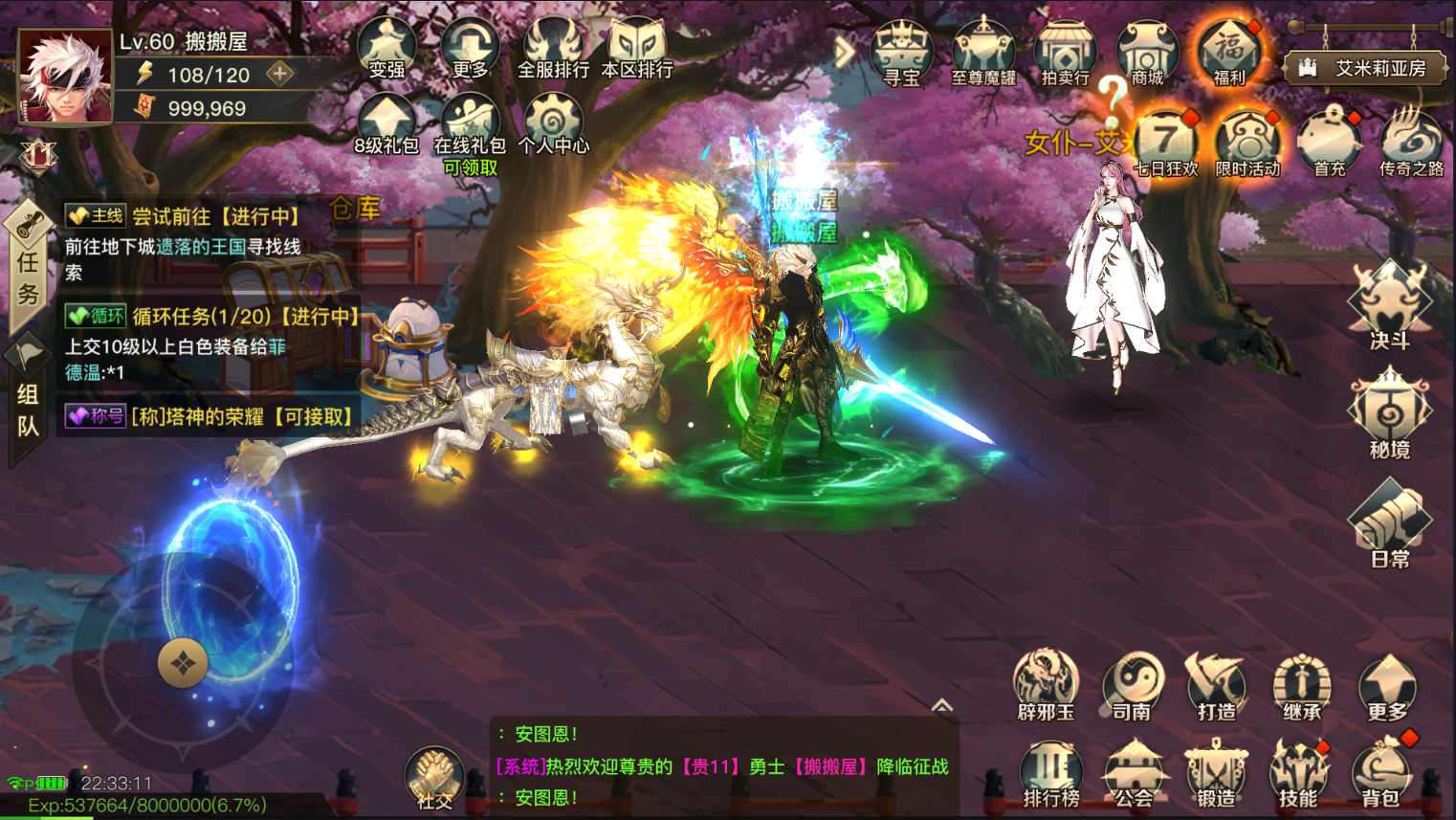Enter the 决斗 duel mode
The height and width of the screenshot is (820, 1456).
[1389, 306]
